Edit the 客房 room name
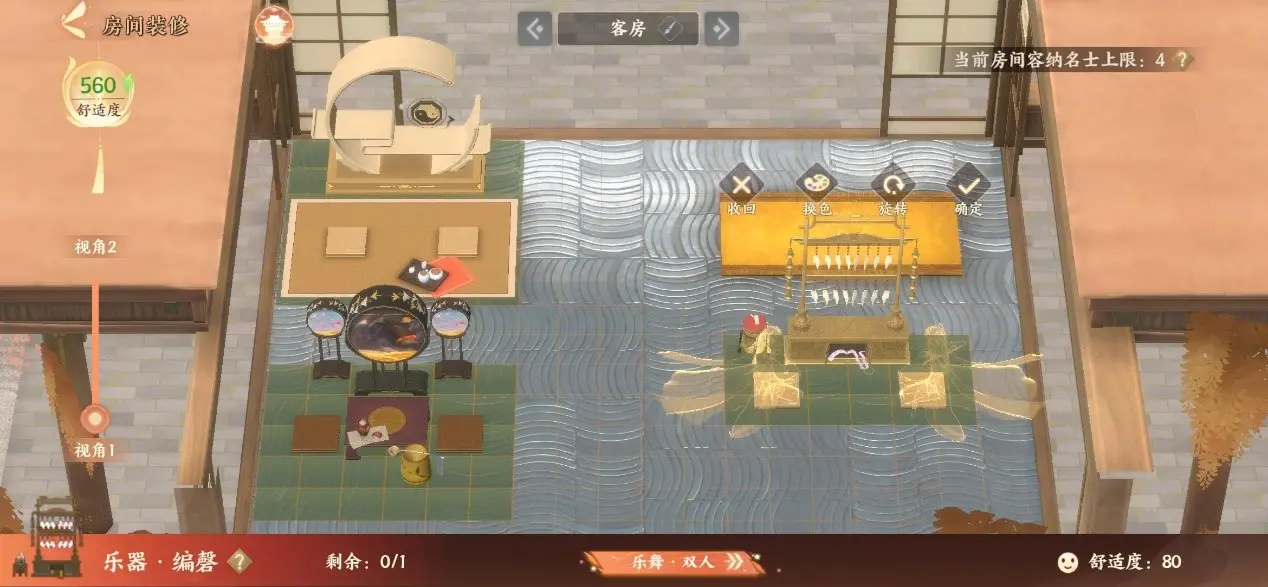Screen dimensions: 1268x587 click(x=671, y=29)
